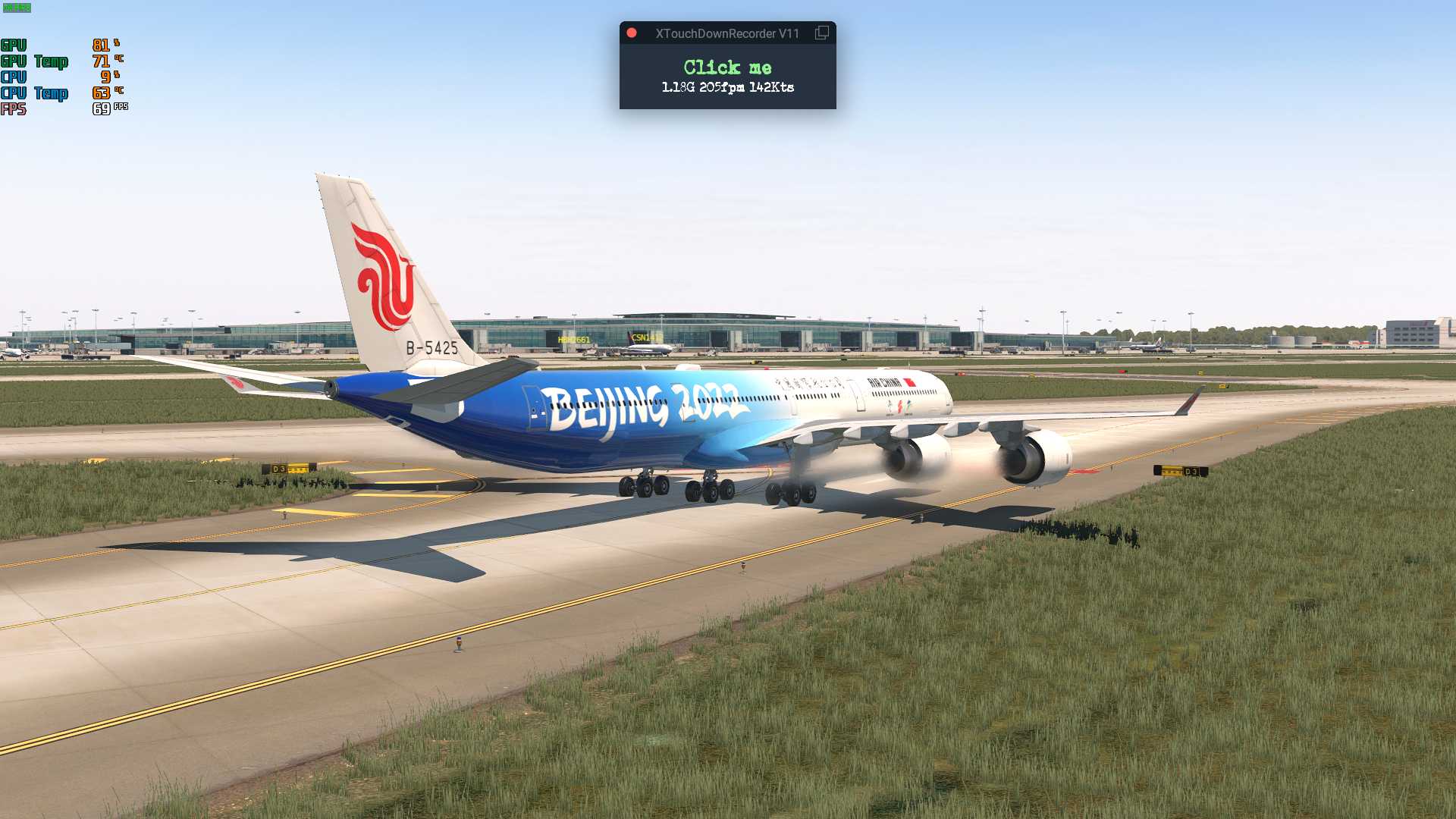This screenshot has width=1456, height=819.
Task: Select the green XA FPS badge in corner
Action: 17,9
